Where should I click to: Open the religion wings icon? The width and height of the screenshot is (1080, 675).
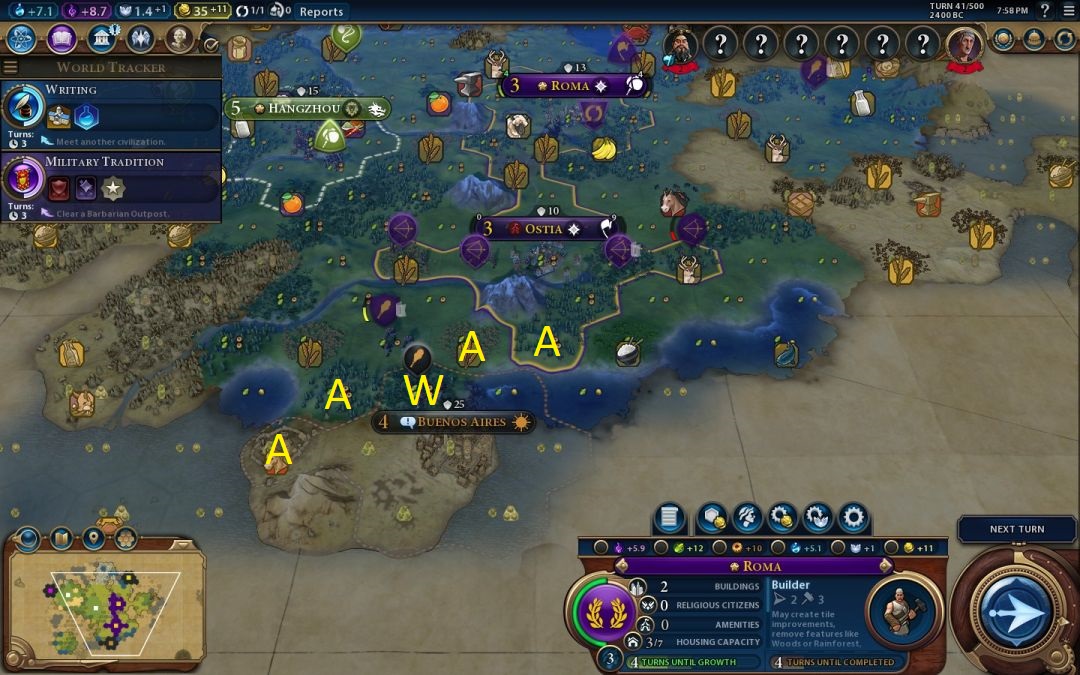pos(140,39)
